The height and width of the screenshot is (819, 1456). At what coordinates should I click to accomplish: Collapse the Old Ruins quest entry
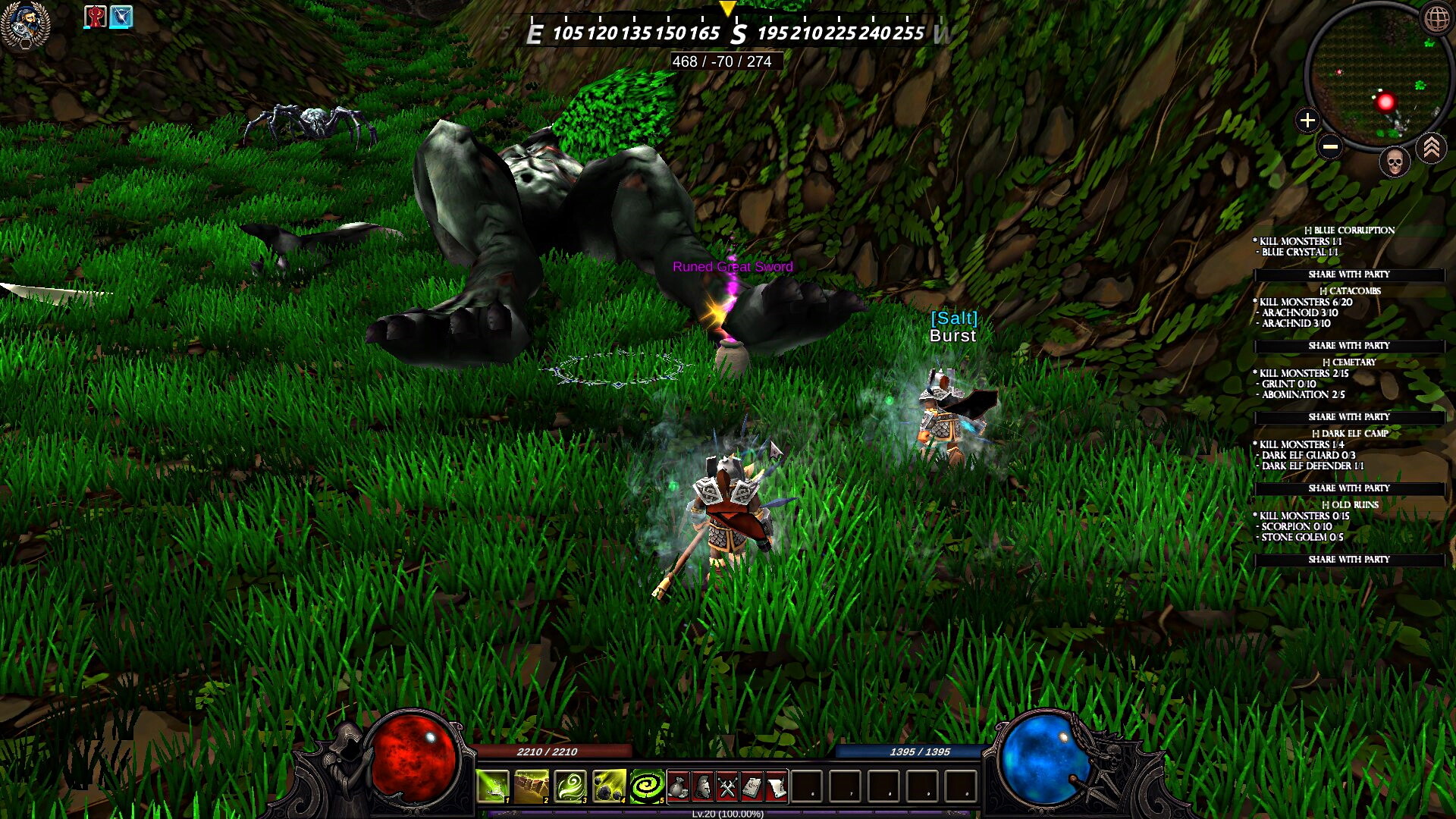click(1326, 504)
